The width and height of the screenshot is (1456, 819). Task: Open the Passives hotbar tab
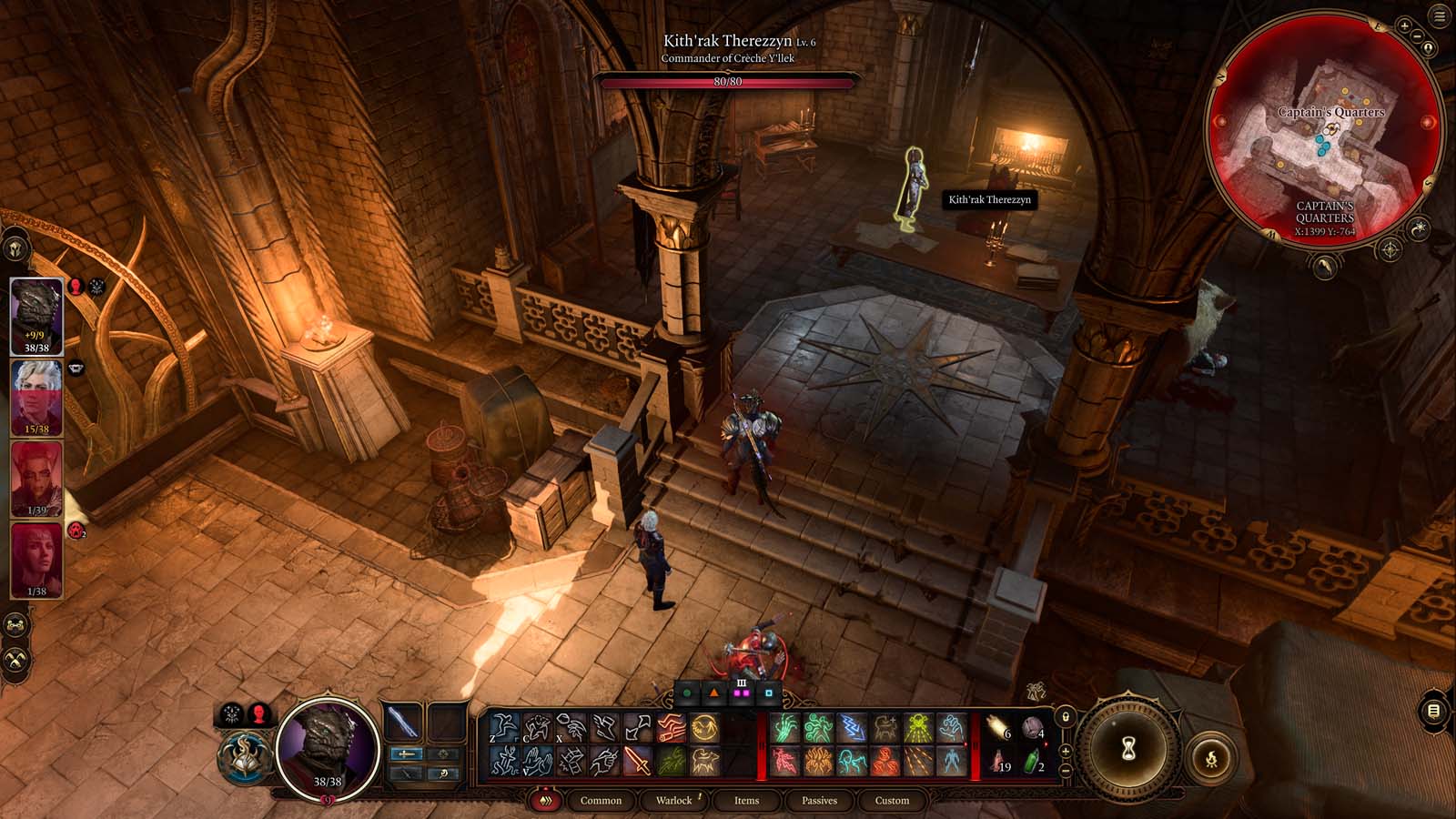click(x=820, y=802)
